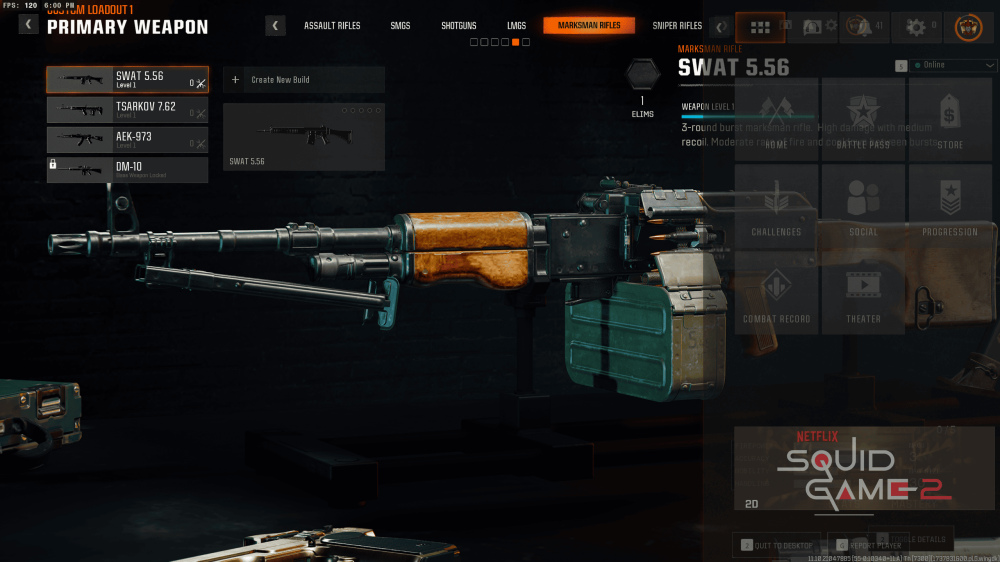Select the SWAT 5.56 weapon row
The image size is (1000, 562).
coord(127,80)
